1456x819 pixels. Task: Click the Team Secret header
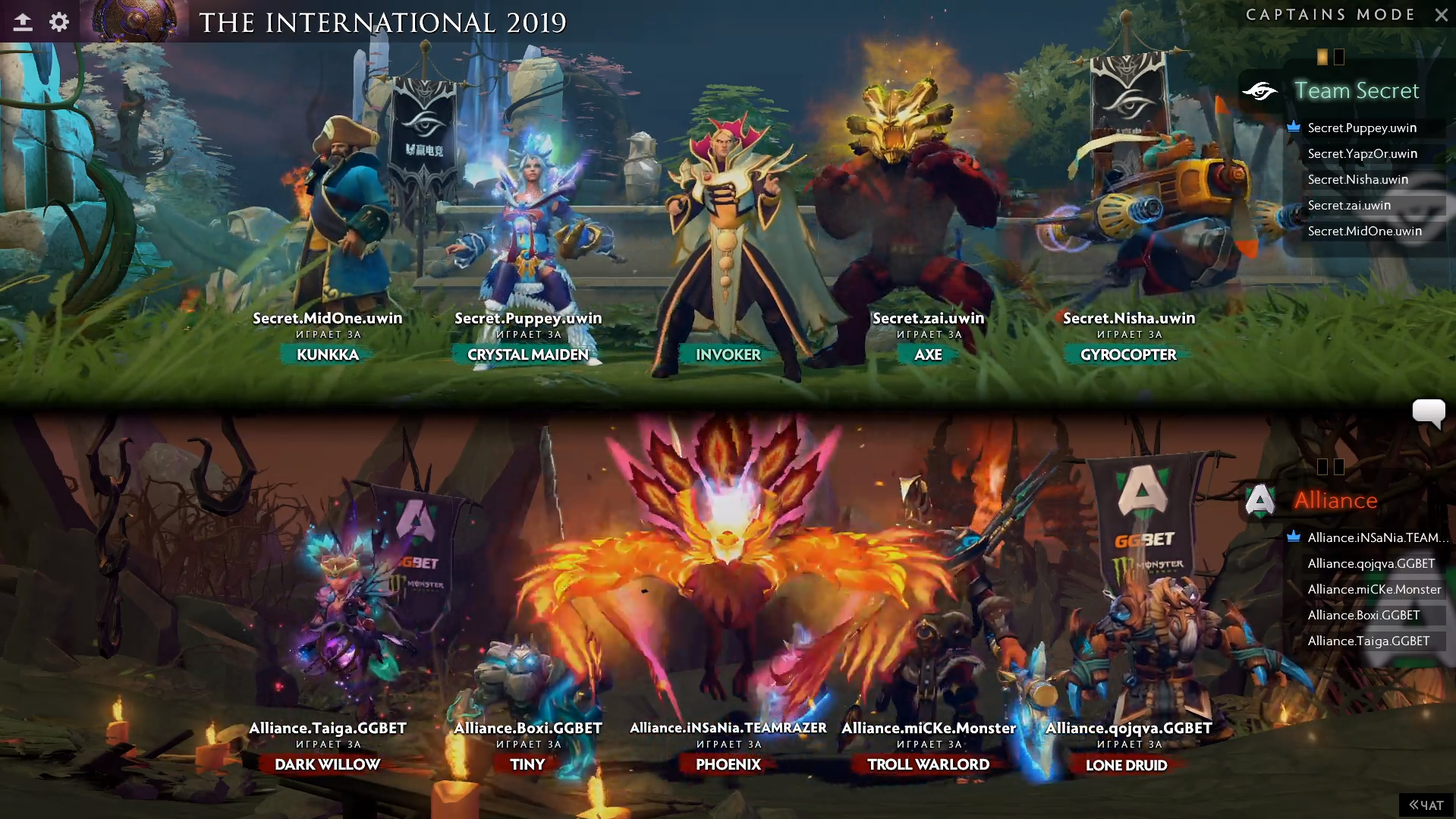1356,90
